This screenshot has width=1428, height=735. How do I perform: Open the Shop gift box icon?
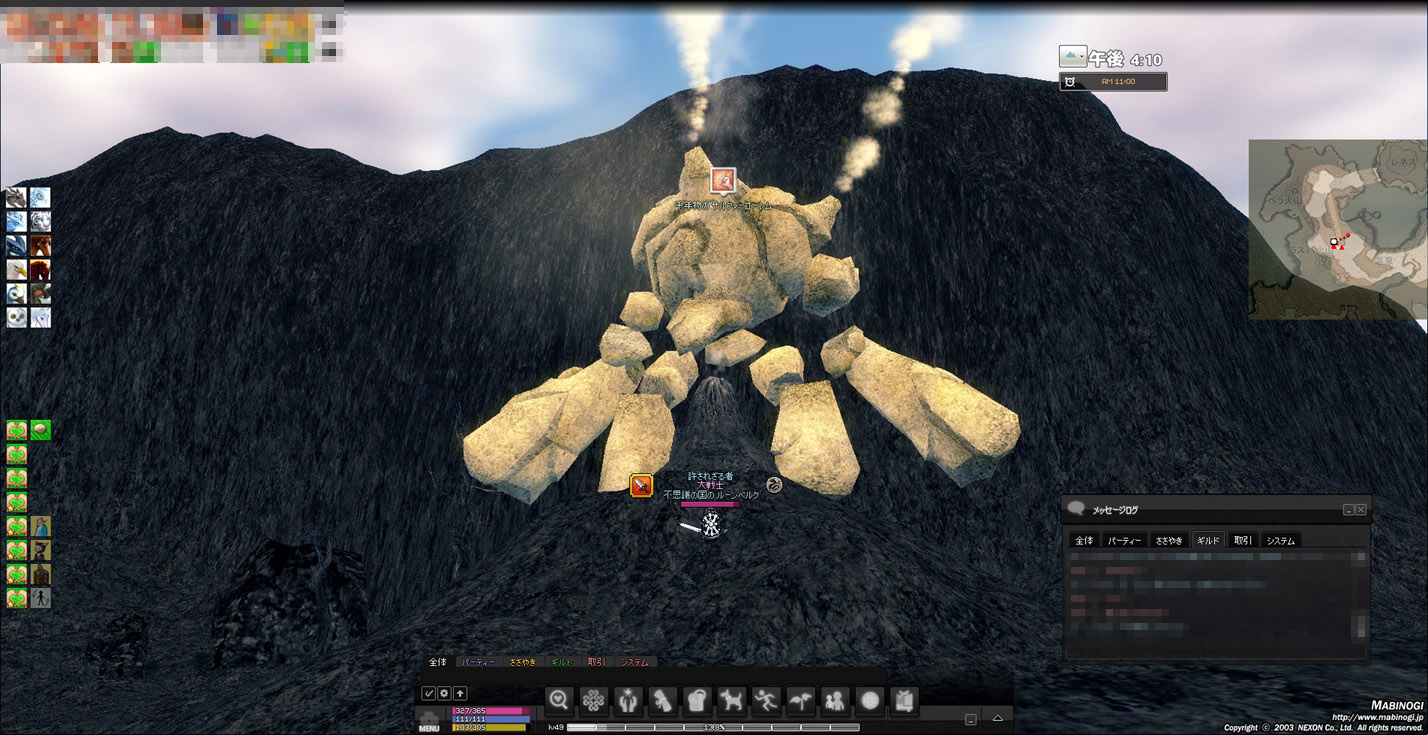pyautogui.click(x=903, y=701)
